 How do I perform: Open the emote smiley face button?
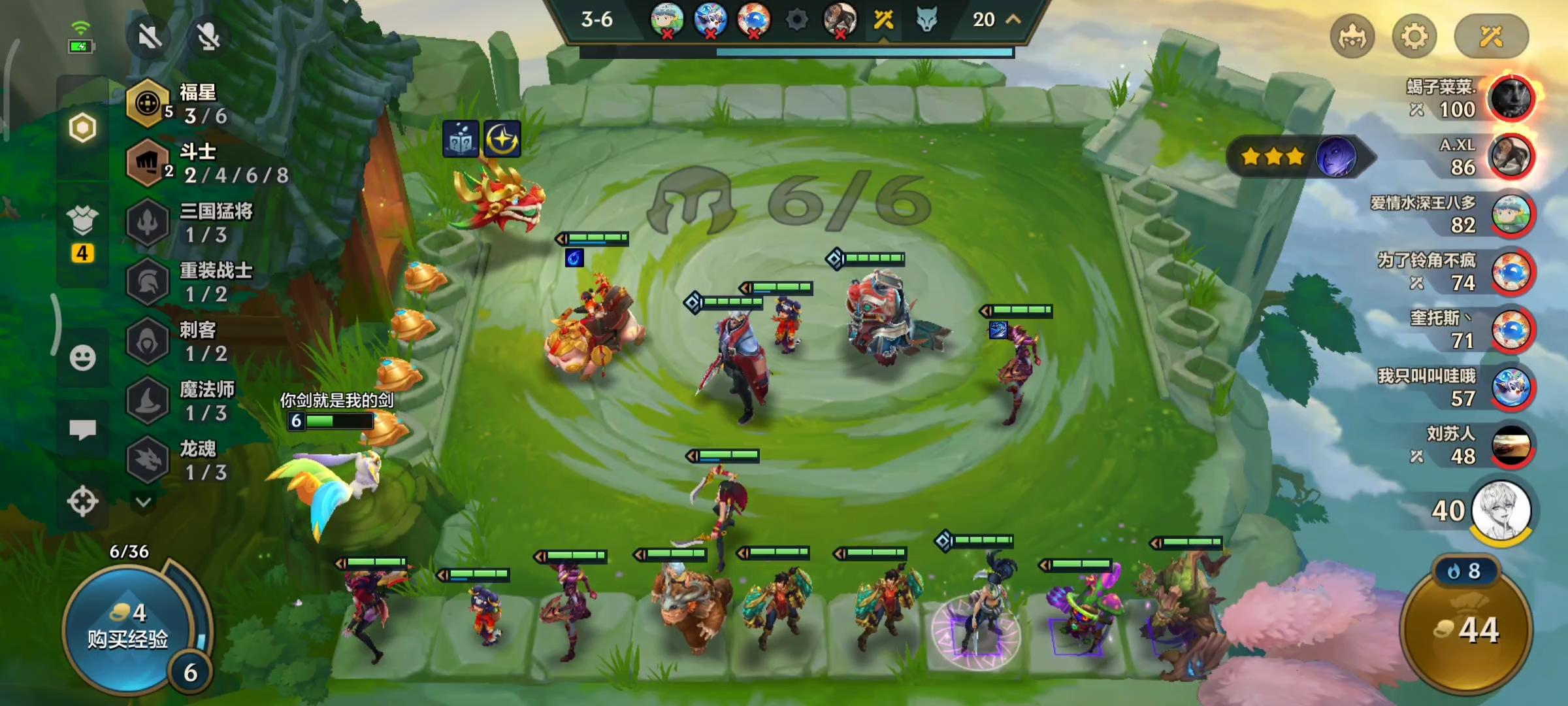(x=82, y=358)
